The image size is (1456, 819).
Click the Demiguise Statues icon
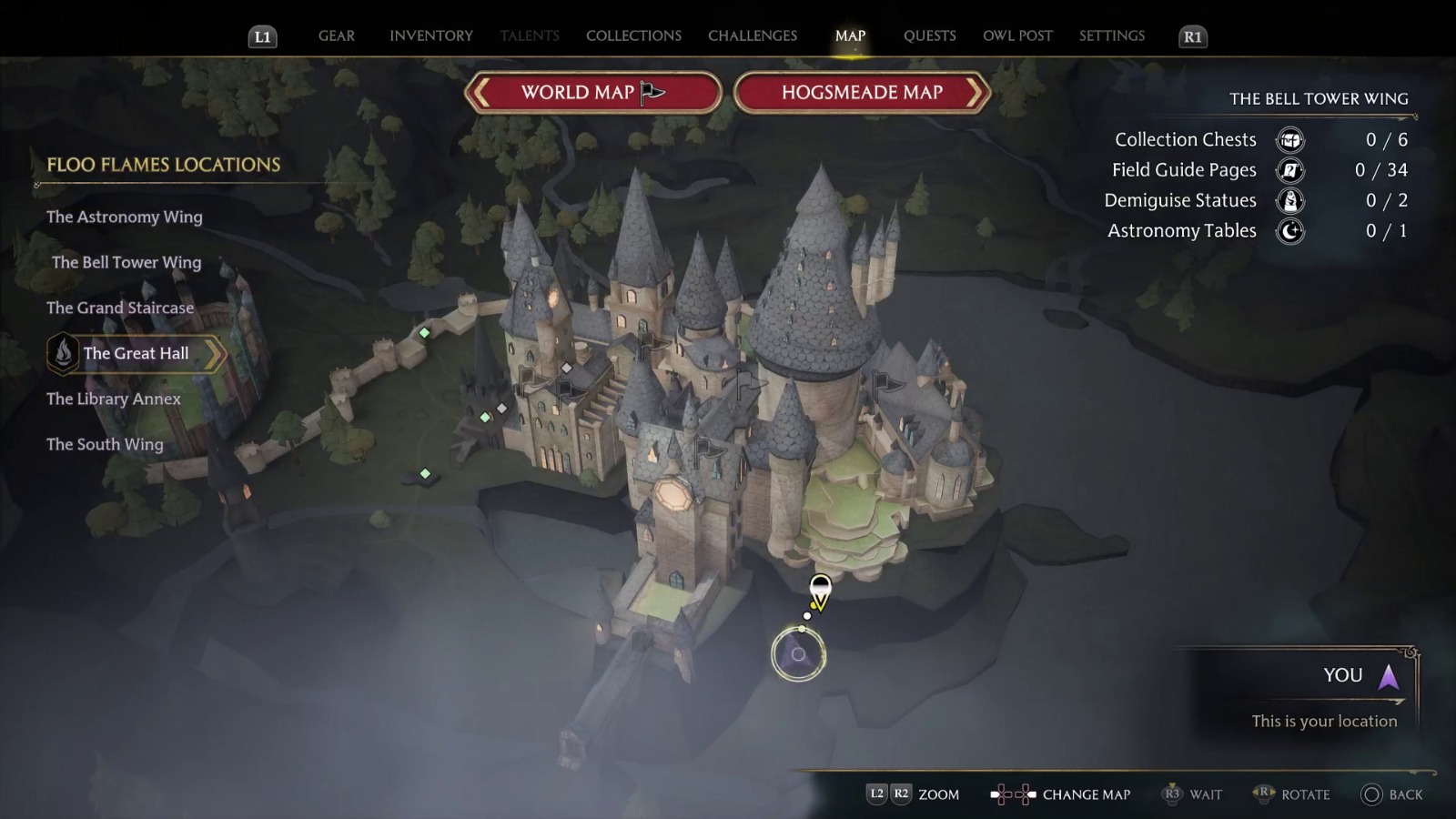point(1289,200)
